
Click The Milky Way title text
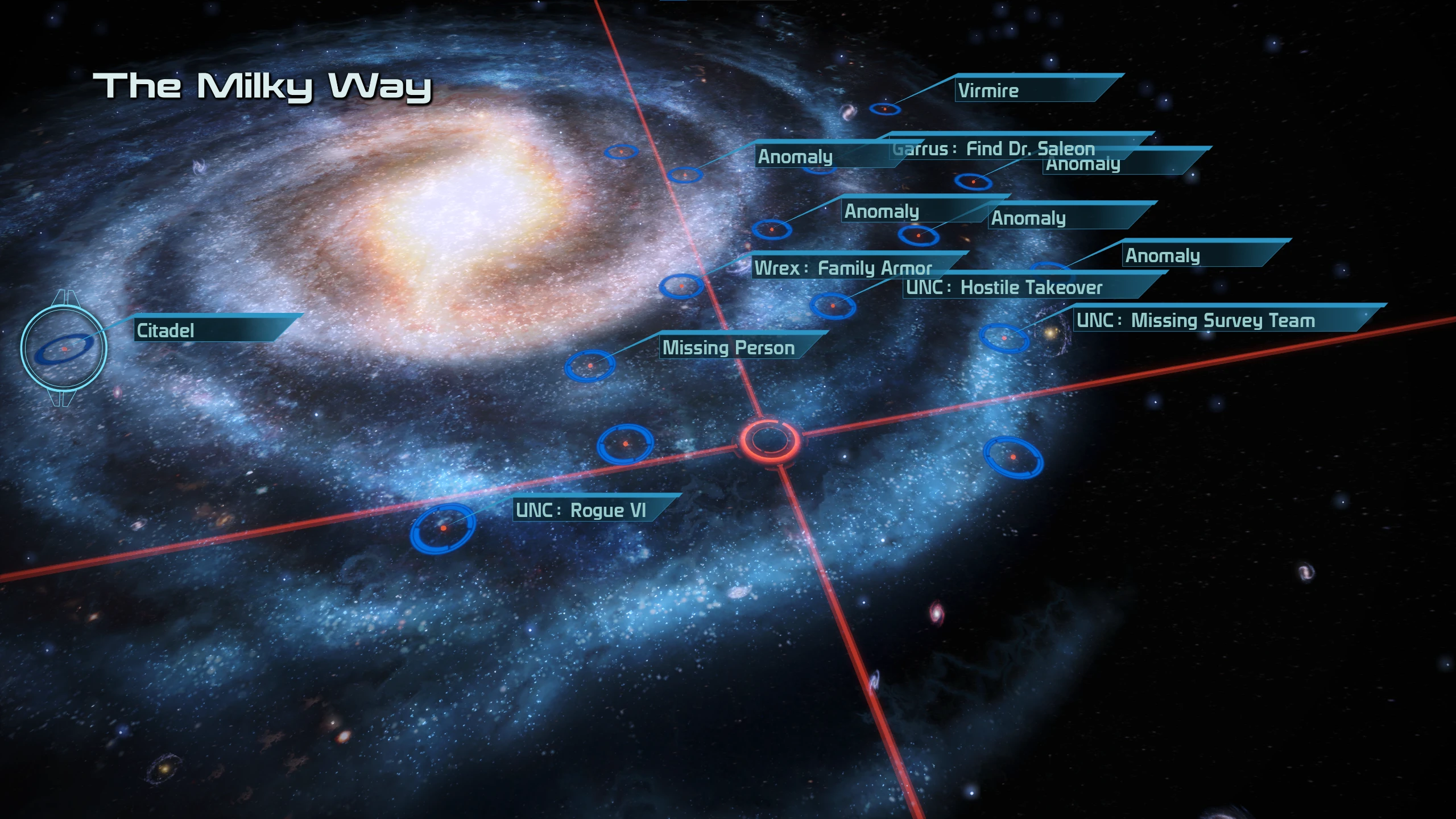267,85
